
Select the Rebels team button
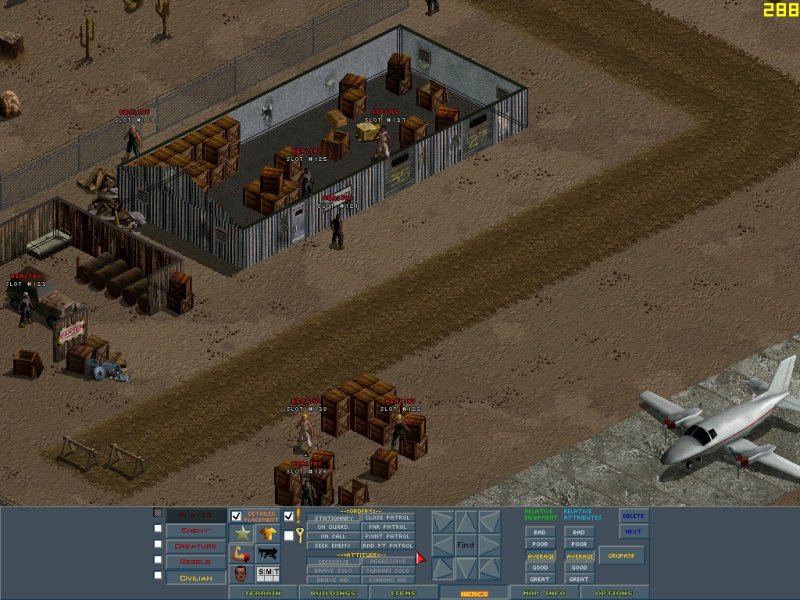click(x=196, y=562)
